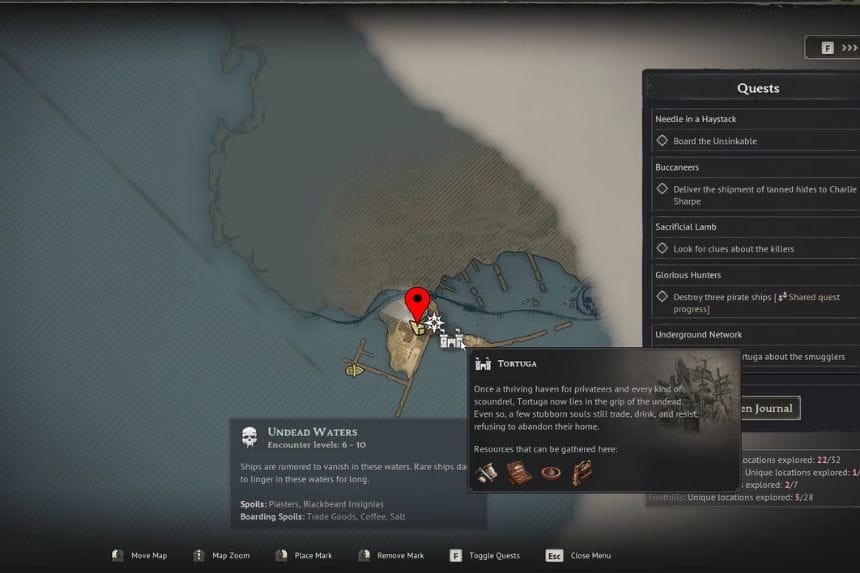860x573 pixels.
Task: Select the ship icon at the dock
Action: 354,371
